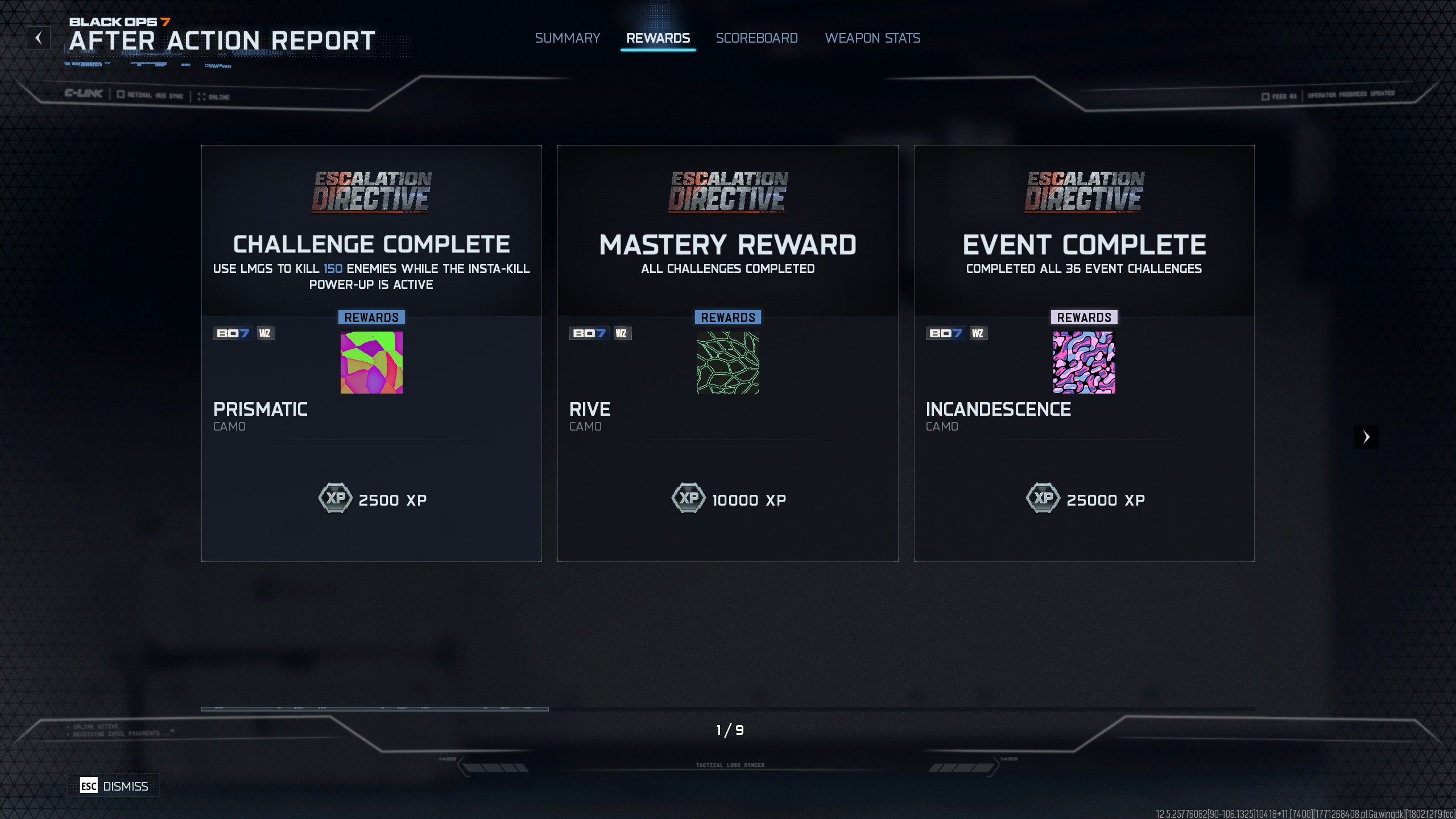Click the rewards carousel progress bar

375,708
